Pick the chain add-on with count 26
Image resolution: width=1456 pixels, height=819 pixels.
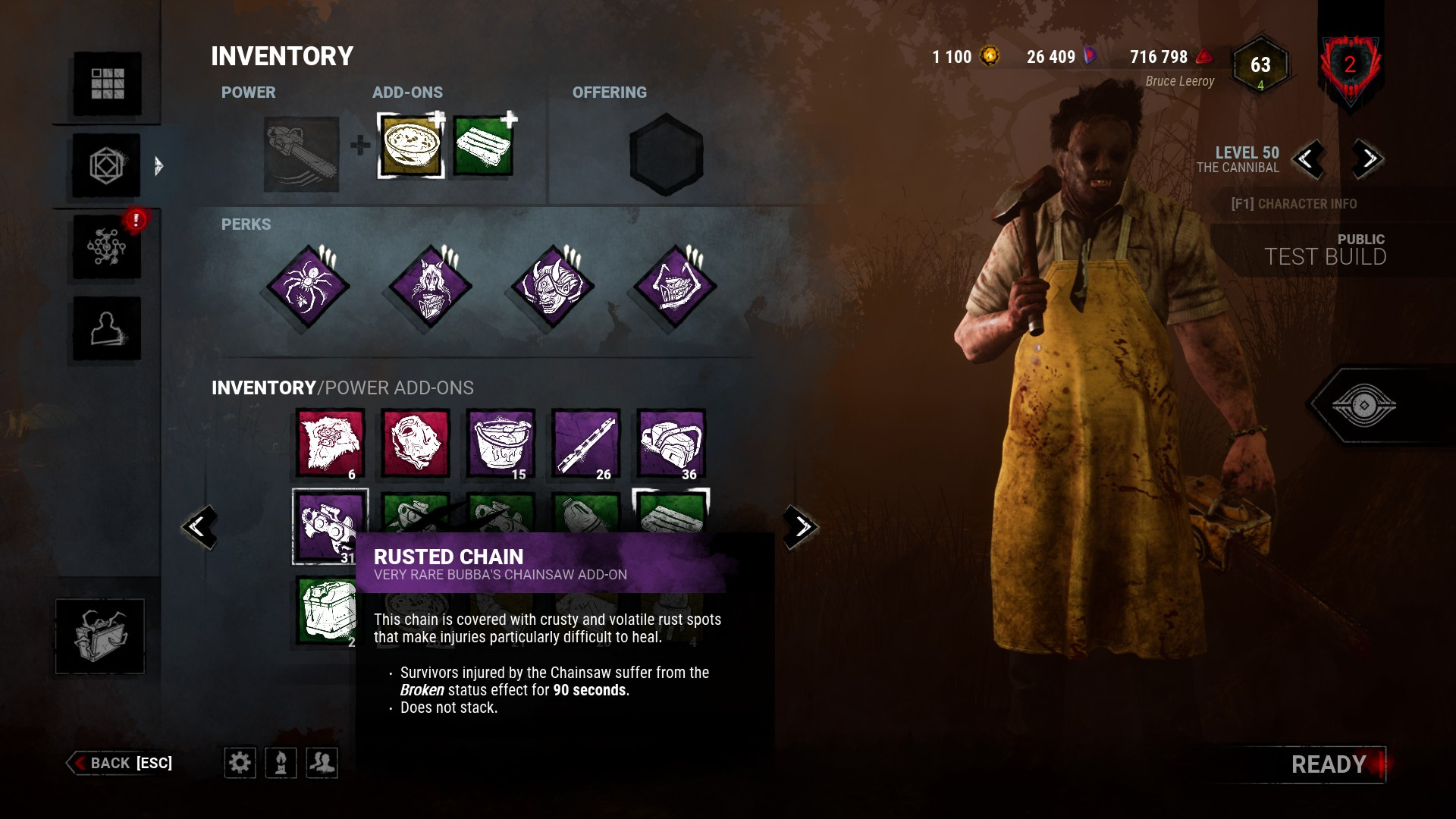click(585, 444)
